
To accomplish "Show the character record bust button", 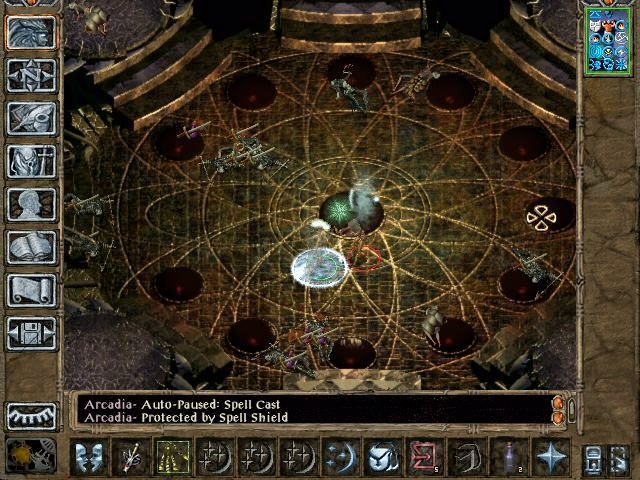I will [31, 204].
